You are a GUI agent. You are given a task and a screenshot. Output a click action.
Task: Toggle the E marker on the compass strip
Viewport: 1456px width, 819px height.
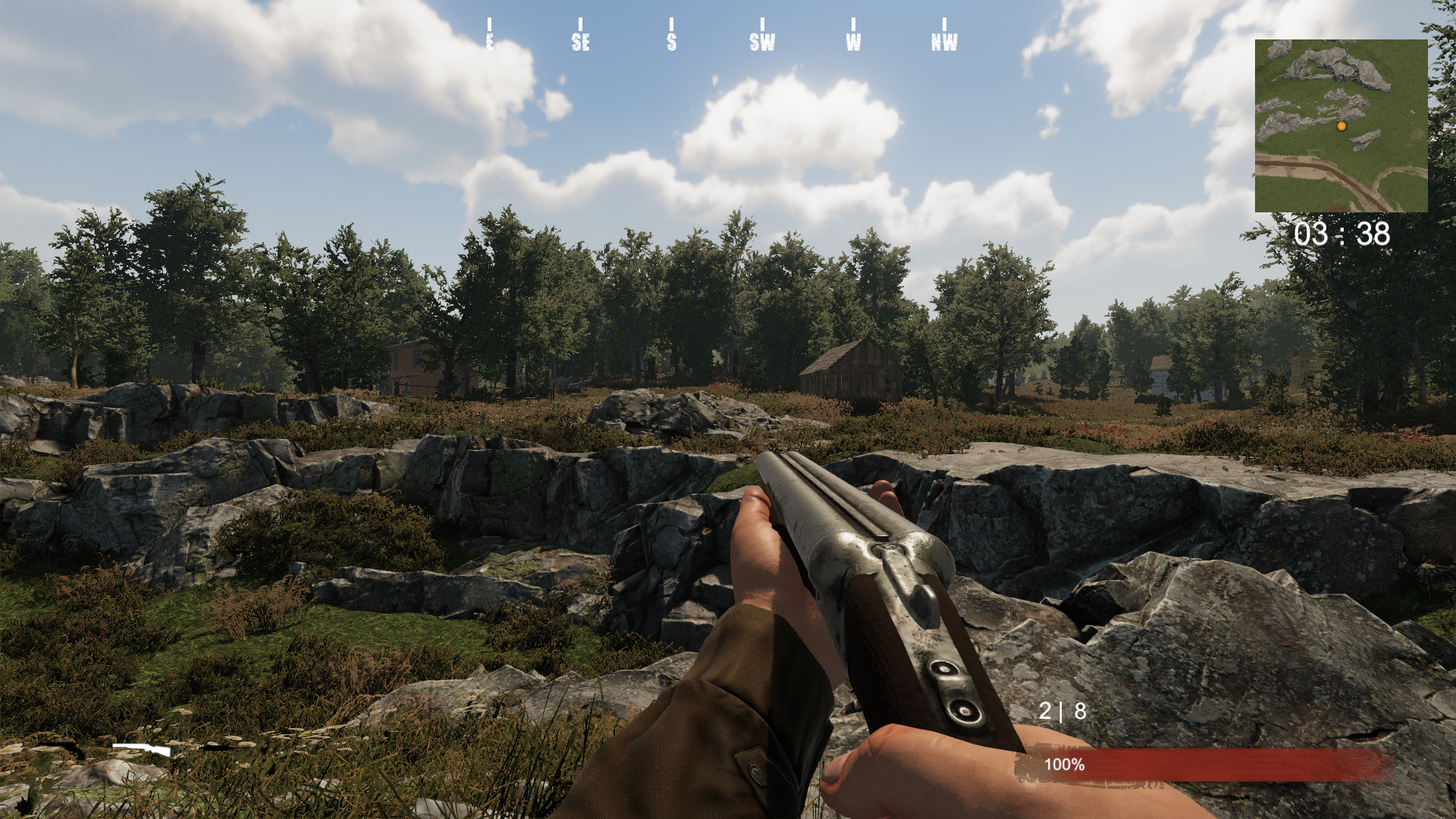click(x=491, y=42)
